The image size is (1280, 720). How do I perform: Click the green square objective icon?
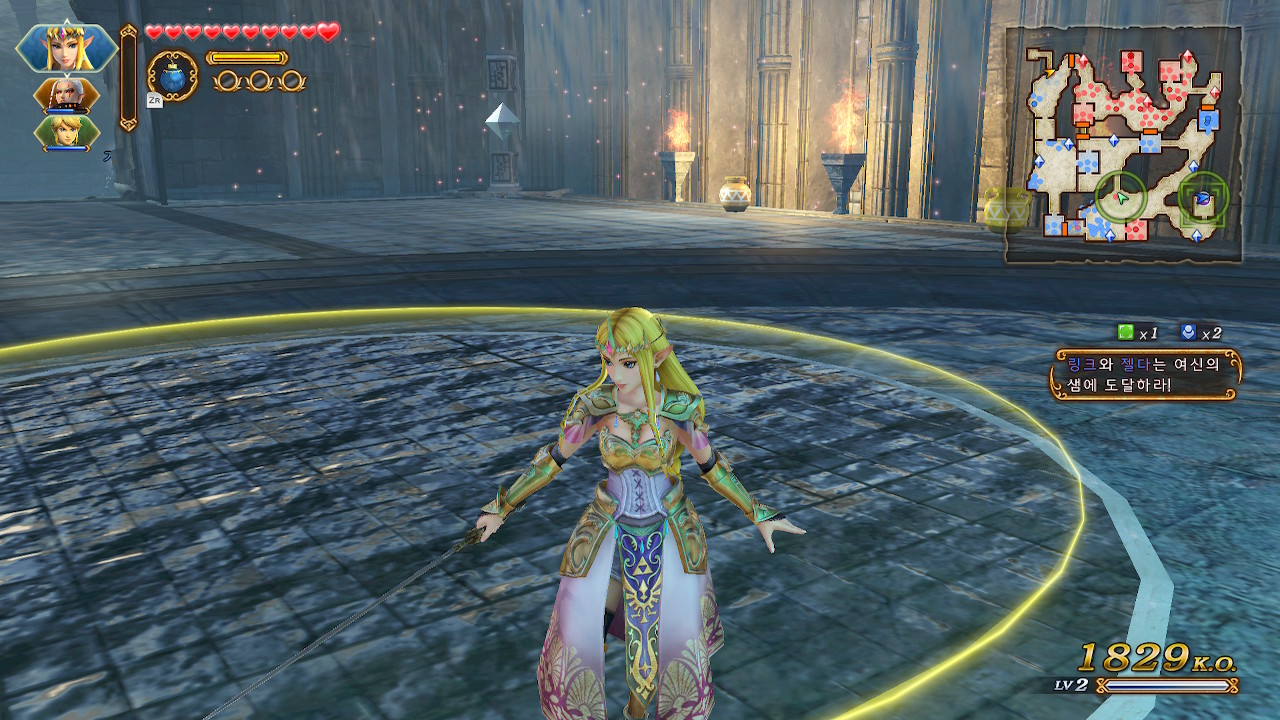pos(1125,333)
